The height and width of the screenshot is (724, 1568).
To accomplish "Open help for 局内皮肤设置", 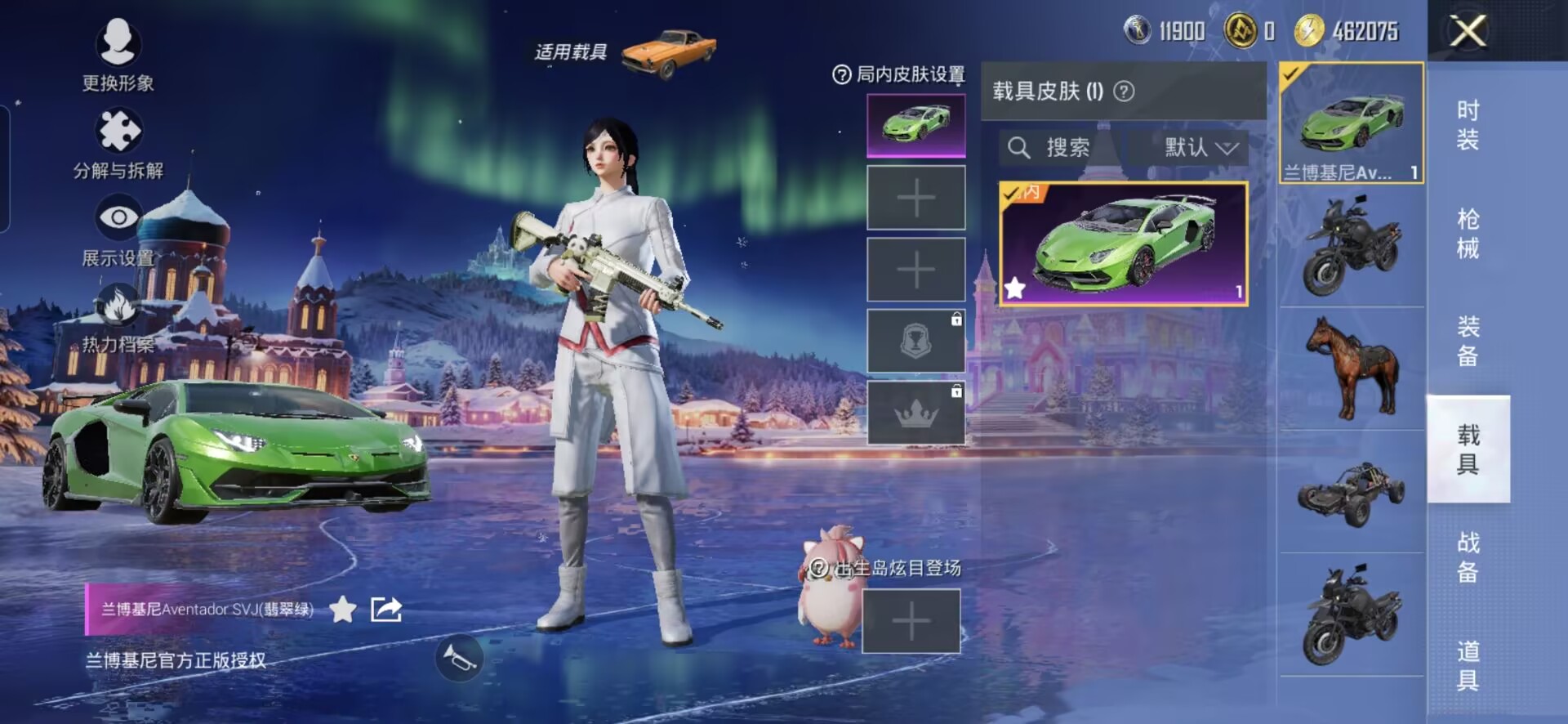I will 841,75.
